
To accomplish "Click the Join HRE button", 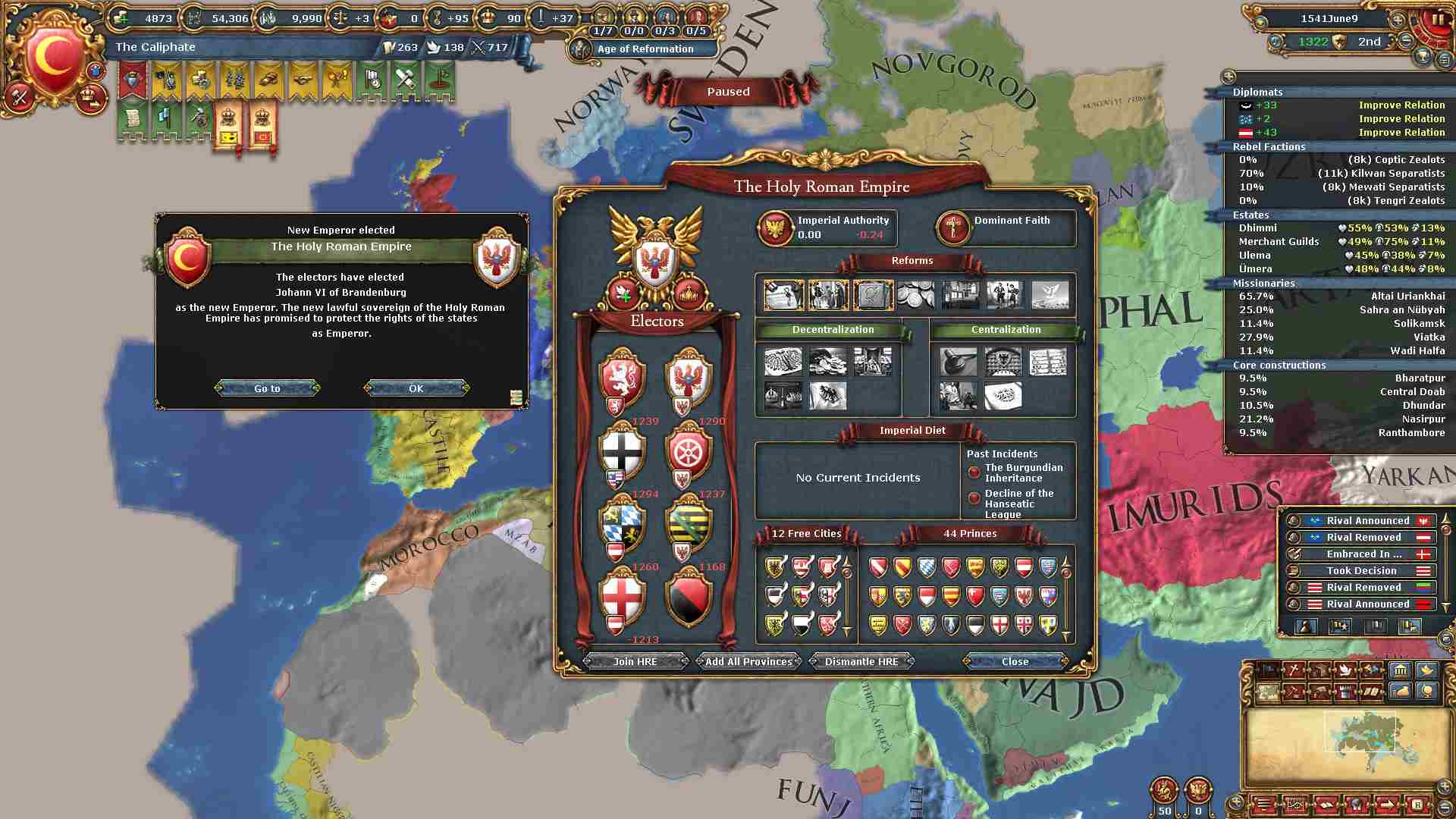I will 635,661.
